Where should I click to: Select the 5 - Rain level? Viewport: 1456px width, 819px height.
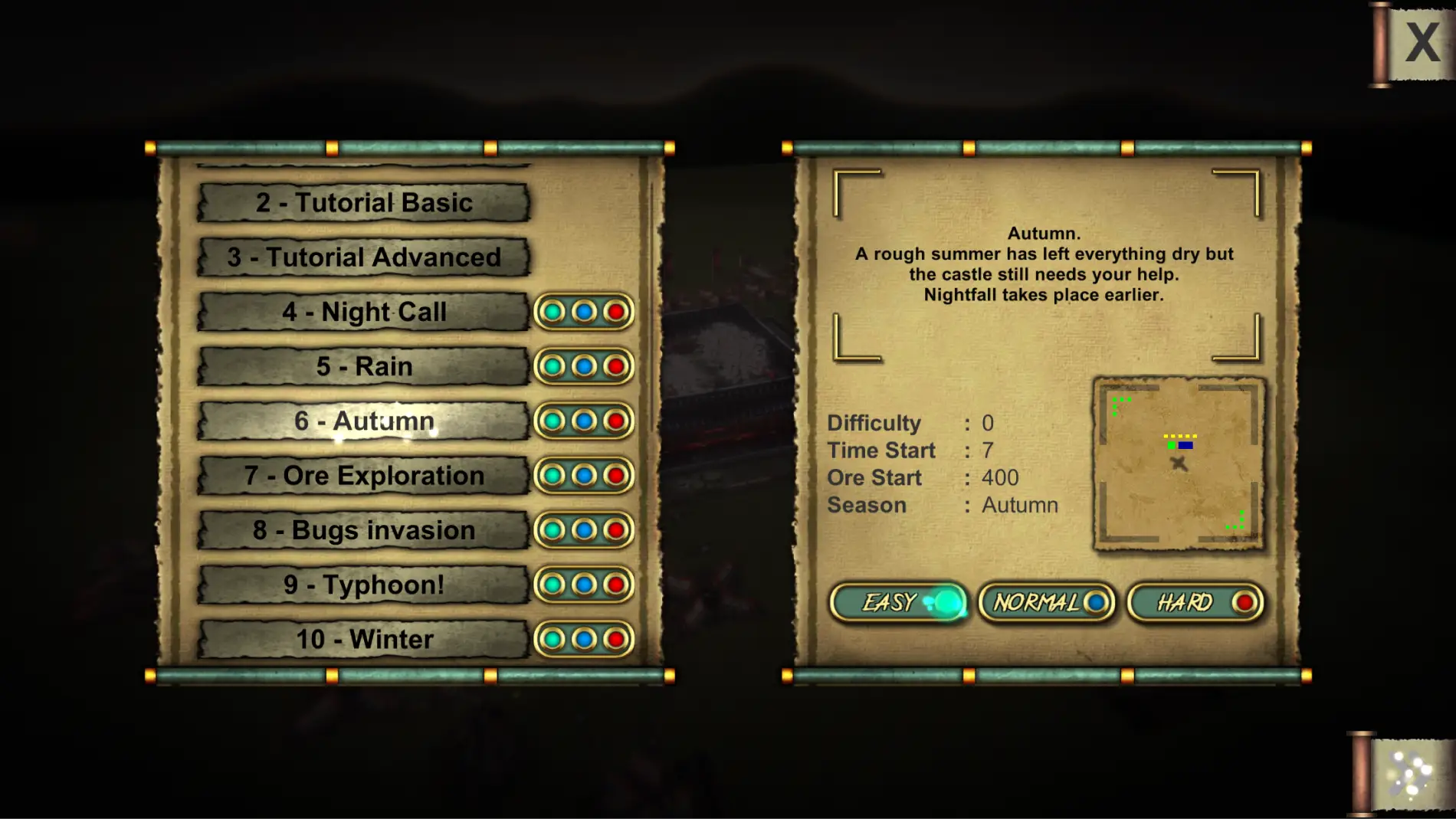click(x=363, y=366)
